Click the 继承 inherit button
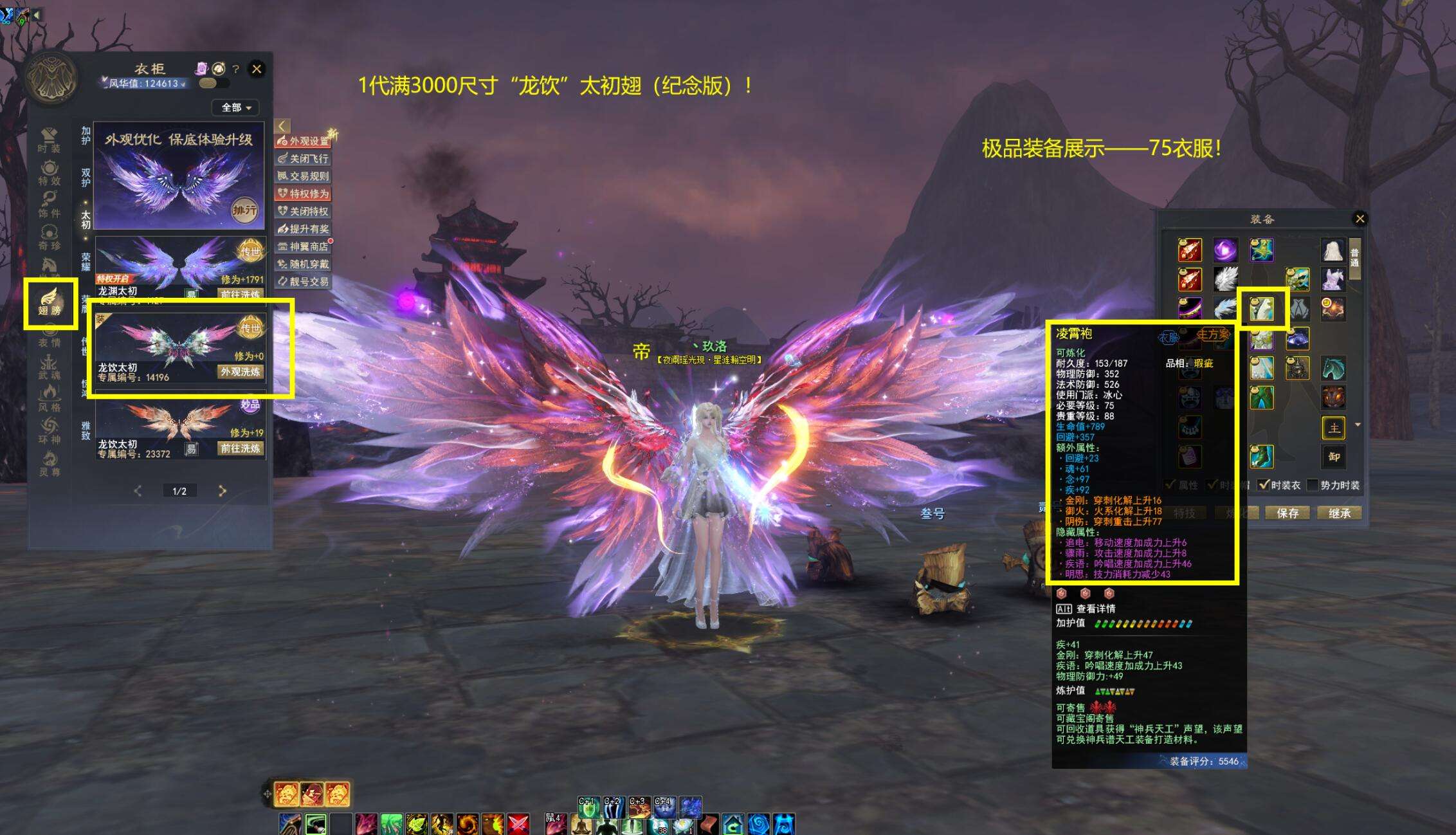The height and width of the screenshot is (835, 1456). click(1340, 513)
